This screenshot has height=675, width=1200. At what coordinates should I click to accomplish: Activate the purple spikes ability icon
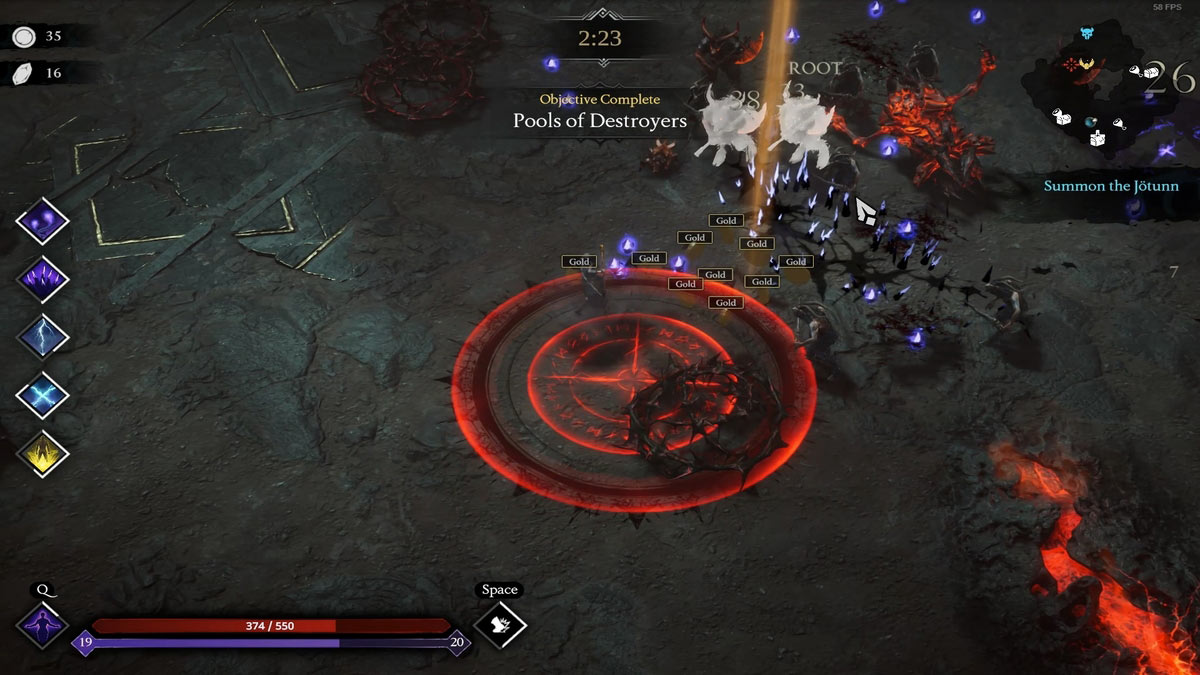click(x=43, y=279)
